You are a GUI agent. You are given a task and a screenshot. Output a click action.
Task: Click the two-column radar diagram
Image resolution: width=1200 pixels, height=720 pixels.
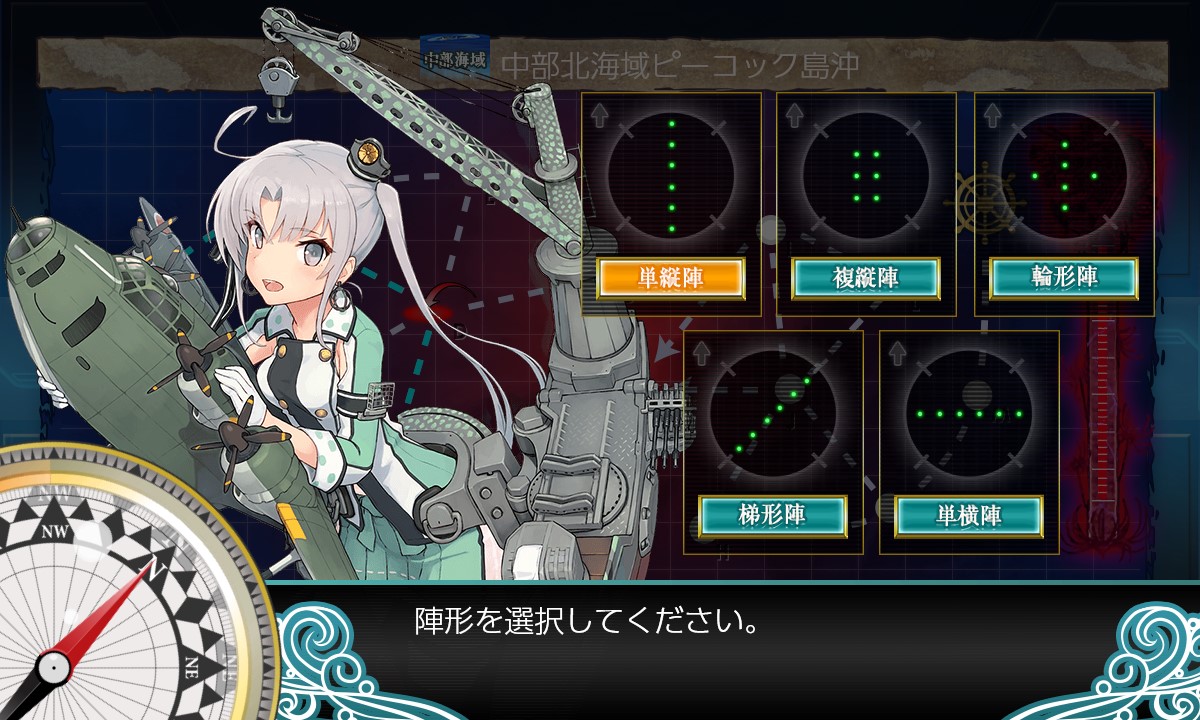click(x=866, y=176)
